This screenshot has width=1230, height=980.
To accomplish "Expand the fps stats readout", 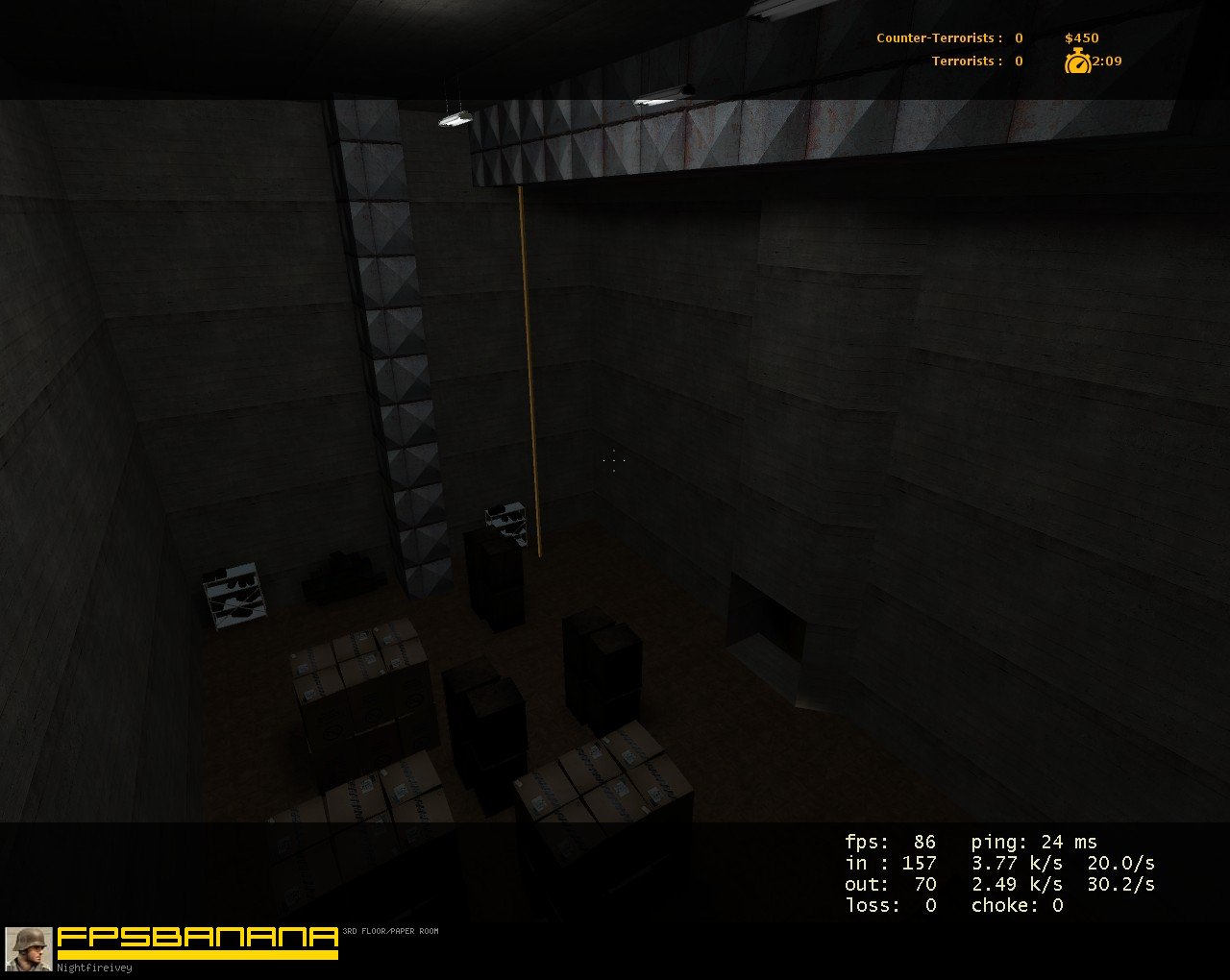I will coord(889,841).
